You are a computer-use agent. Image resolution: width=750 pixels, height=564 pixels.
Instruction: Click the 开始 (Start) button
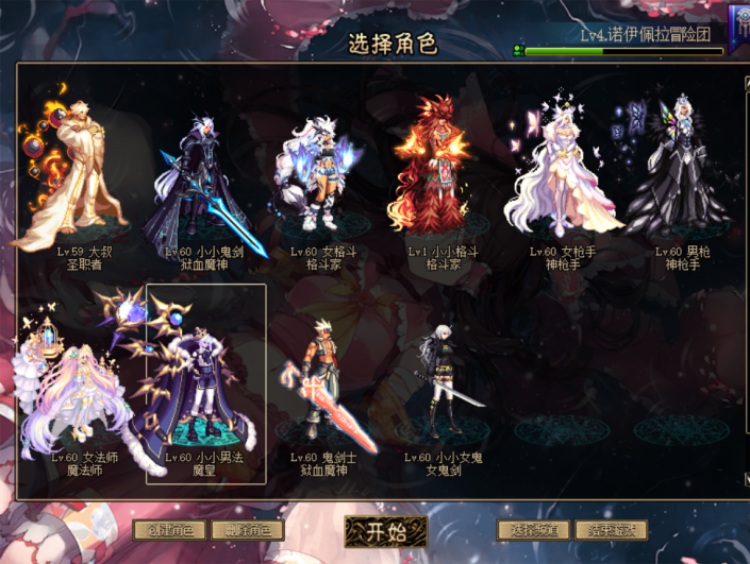(386, 530)
